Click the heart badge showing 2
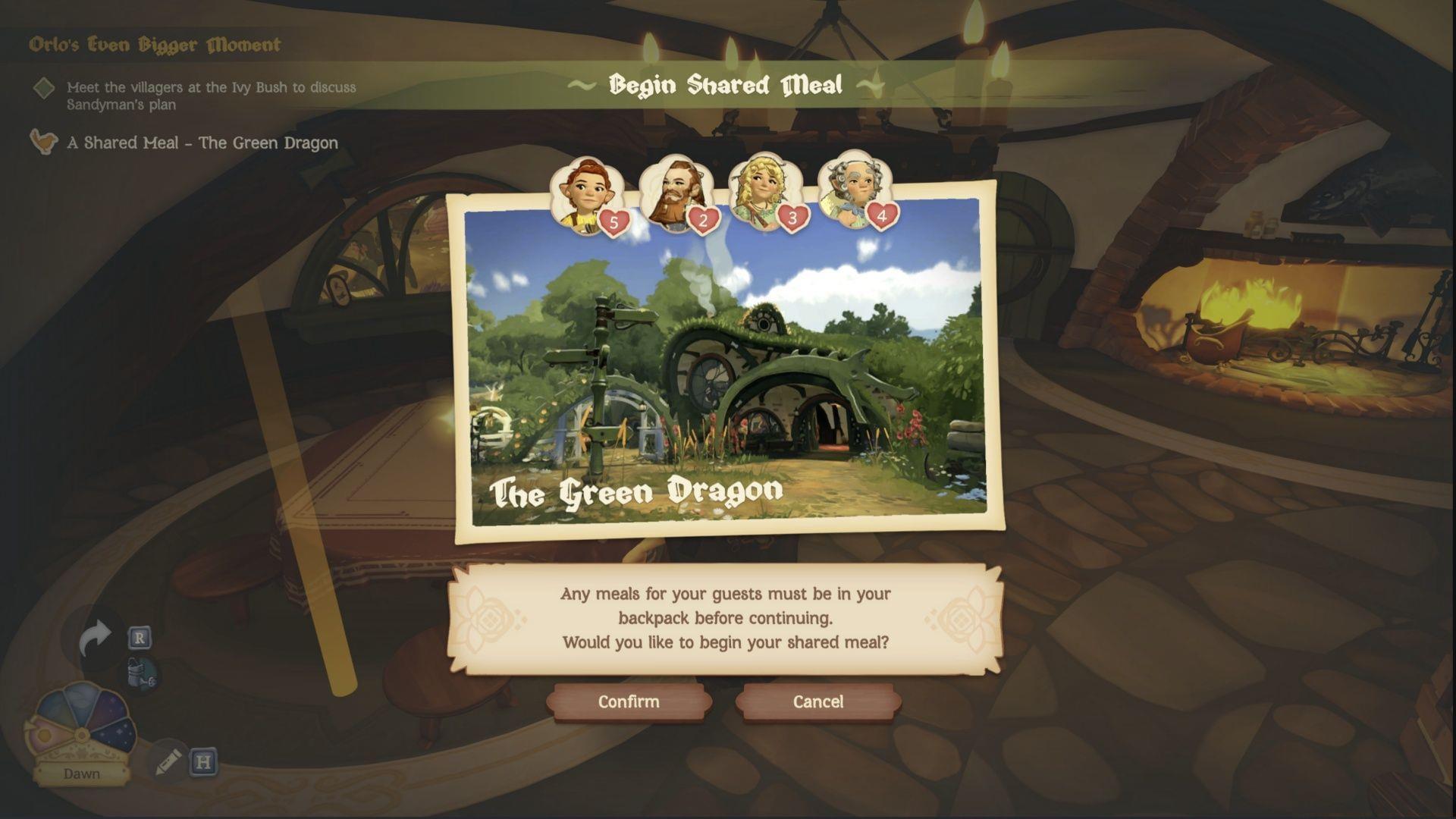Viewport: 1456px width, 819px height. point(705,220)
